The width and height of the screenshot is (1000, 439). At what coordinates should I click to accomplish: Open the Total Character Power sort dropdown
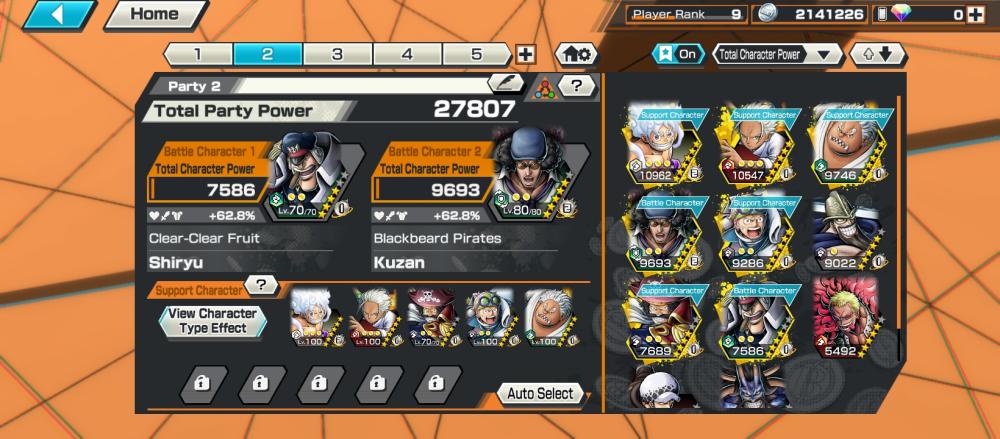coord(777,54)
